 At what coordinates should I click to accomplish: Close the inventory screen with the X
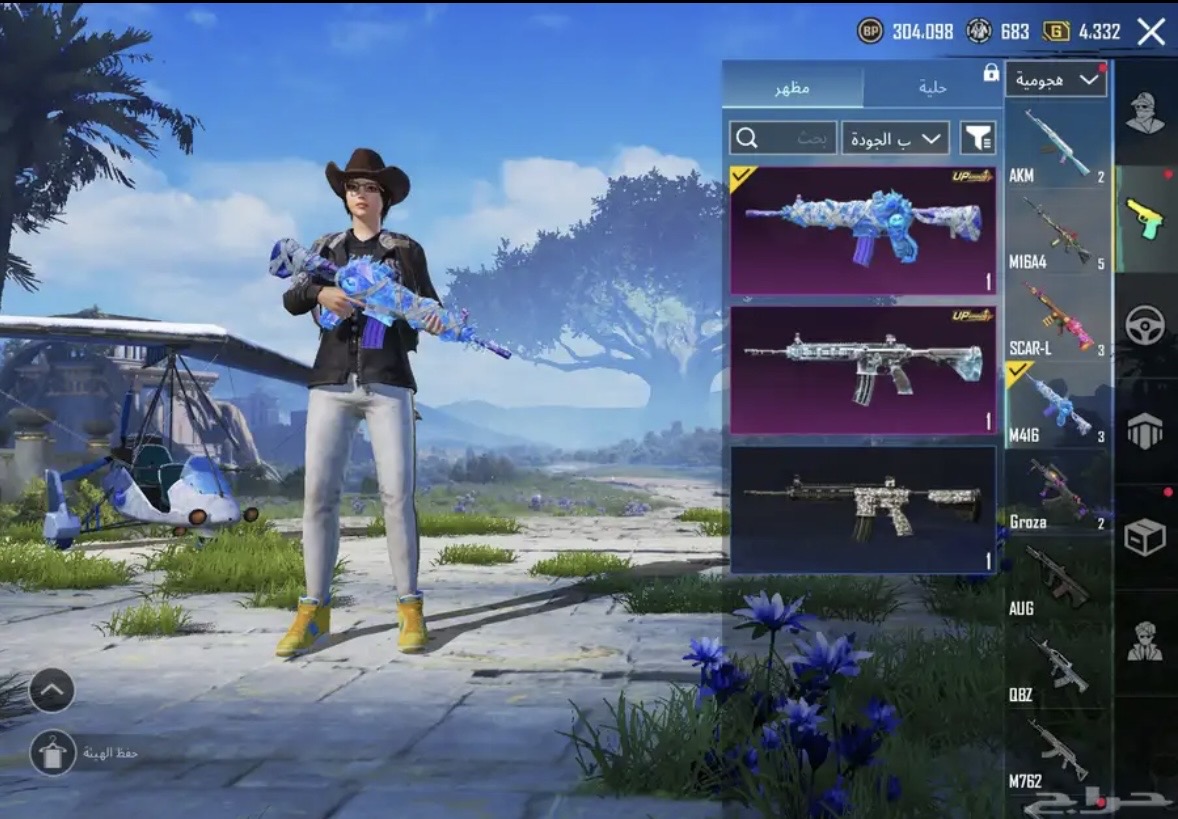click(1151, 32)
